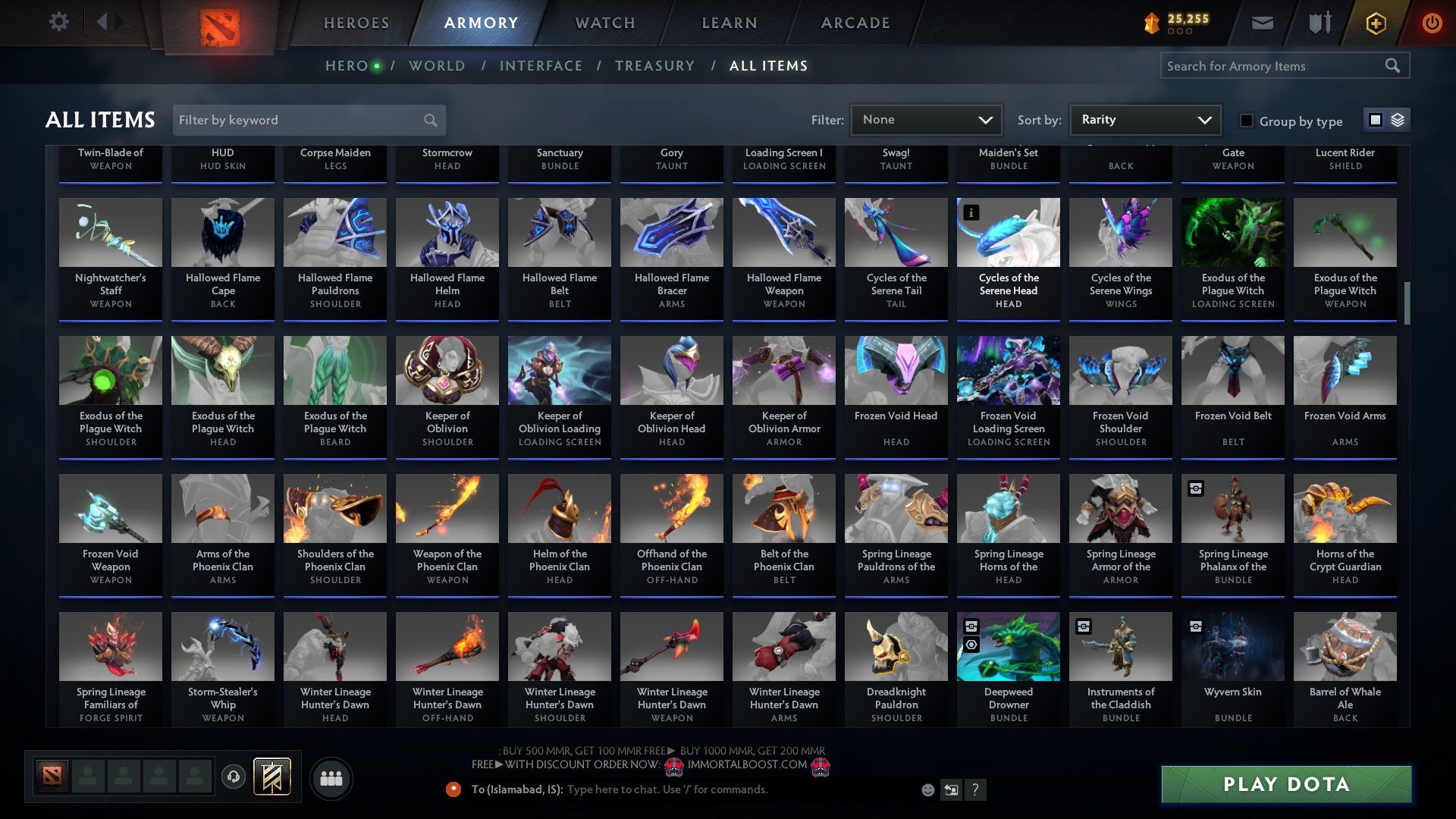1456x819 pixels.
Task: Toggle the layered grid view icon
Action: pyautogui.click(x=1398, y=120)
